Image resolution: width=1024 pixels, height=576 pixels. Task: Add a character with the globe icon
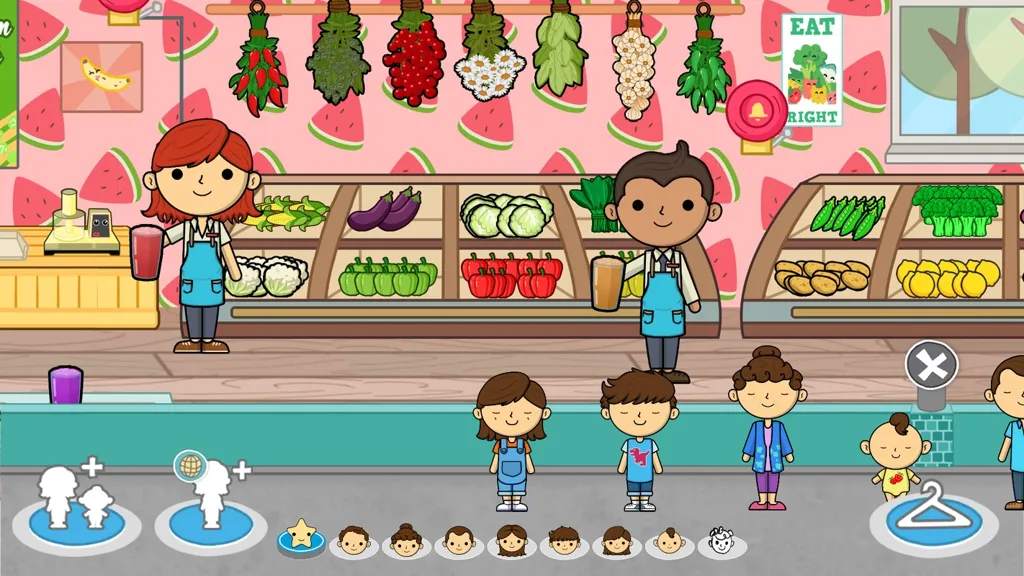pyautogui.click(x=209, y=501)
